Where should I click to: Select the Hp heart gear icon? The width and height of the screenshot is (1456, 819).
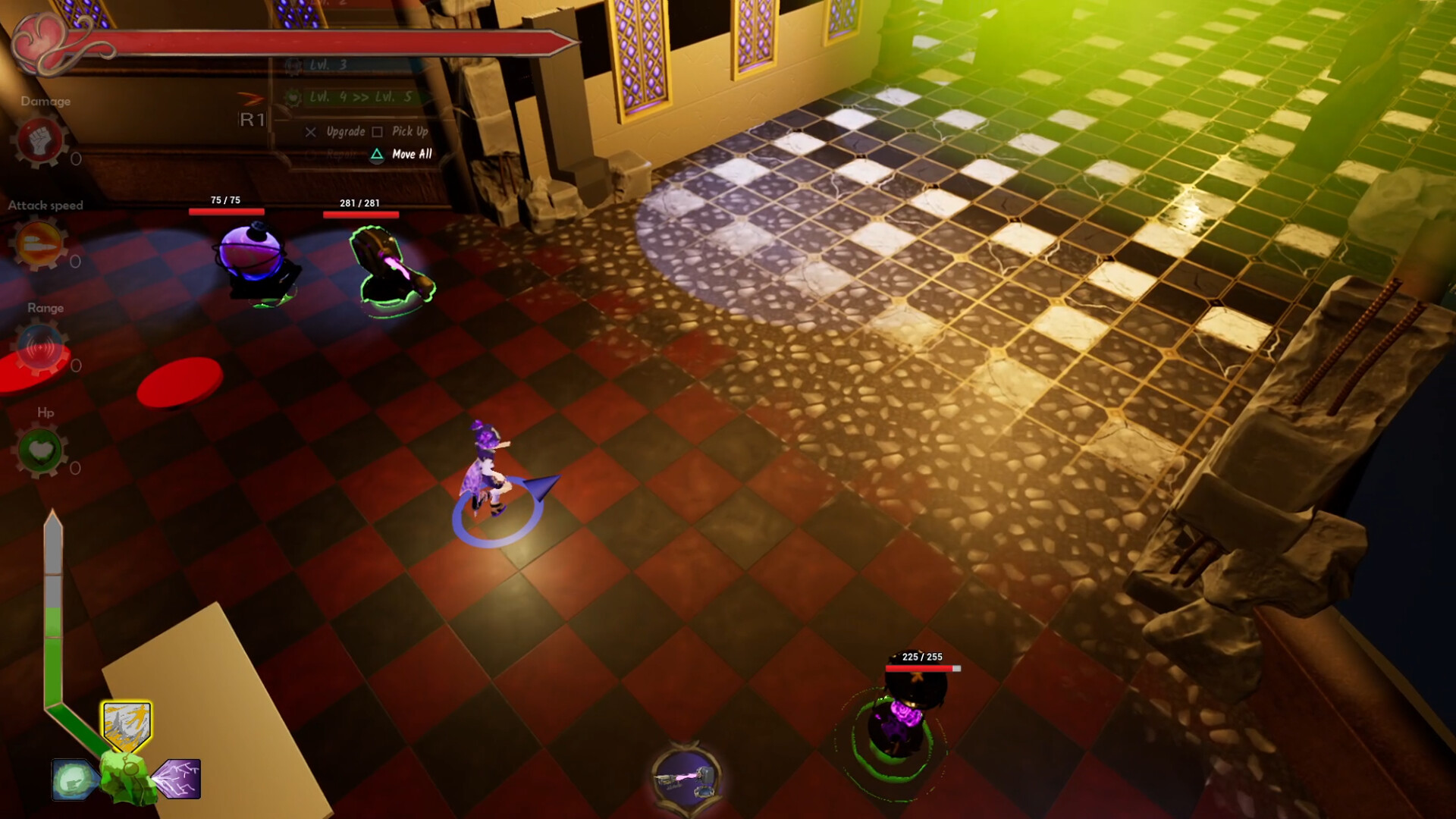[41, 452]
